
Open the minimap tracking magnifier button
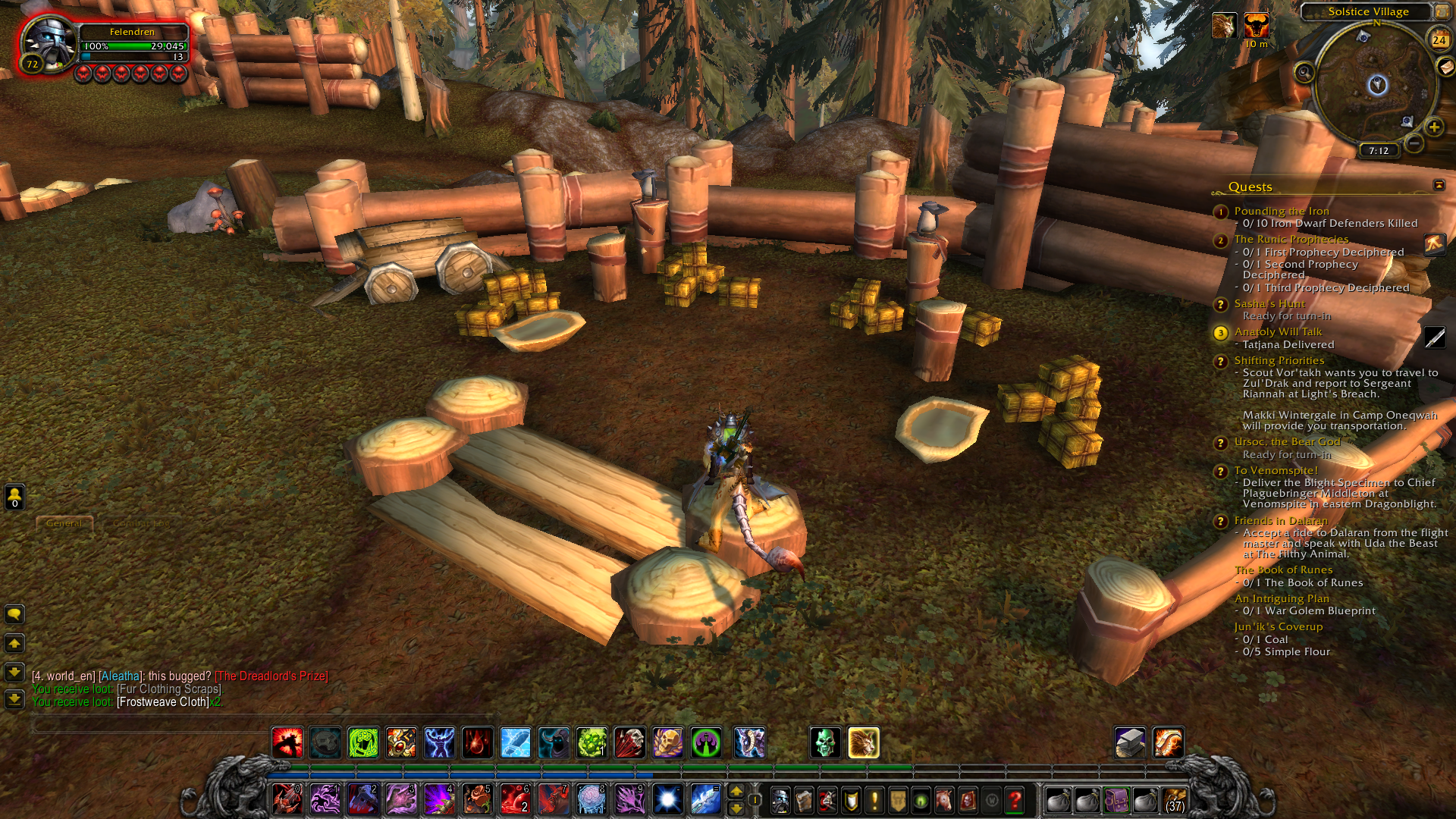(1304, 73)
